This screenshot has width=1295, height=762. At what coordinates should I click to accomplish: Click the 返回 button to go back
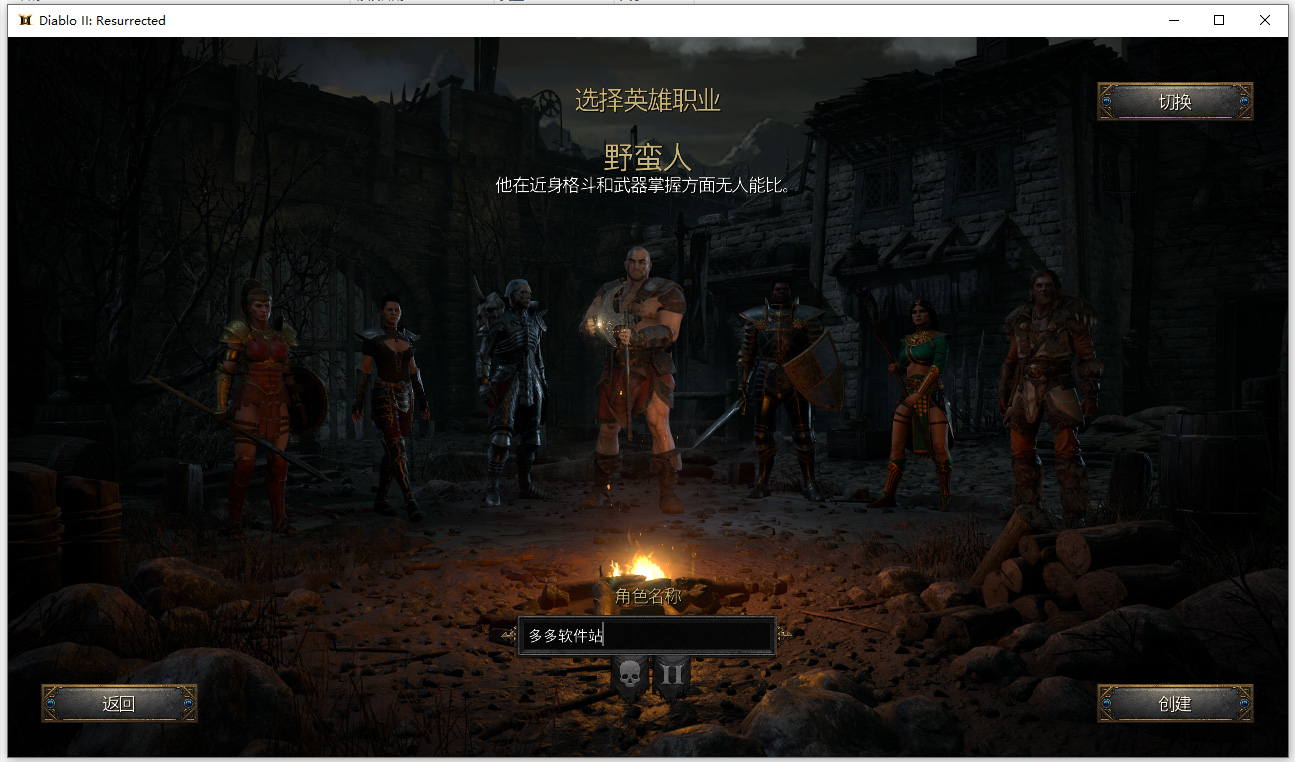point(118,703)
